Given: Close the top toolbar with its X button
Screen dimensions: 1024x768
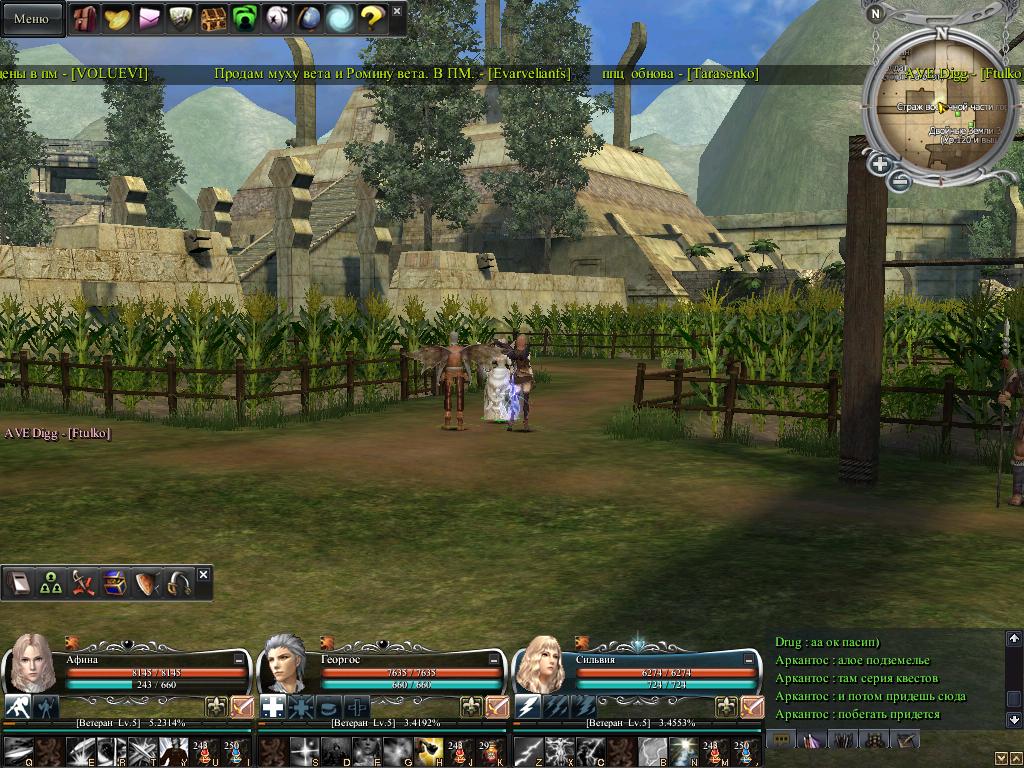Looking at the screenshot, I should [x=397, y=12].
